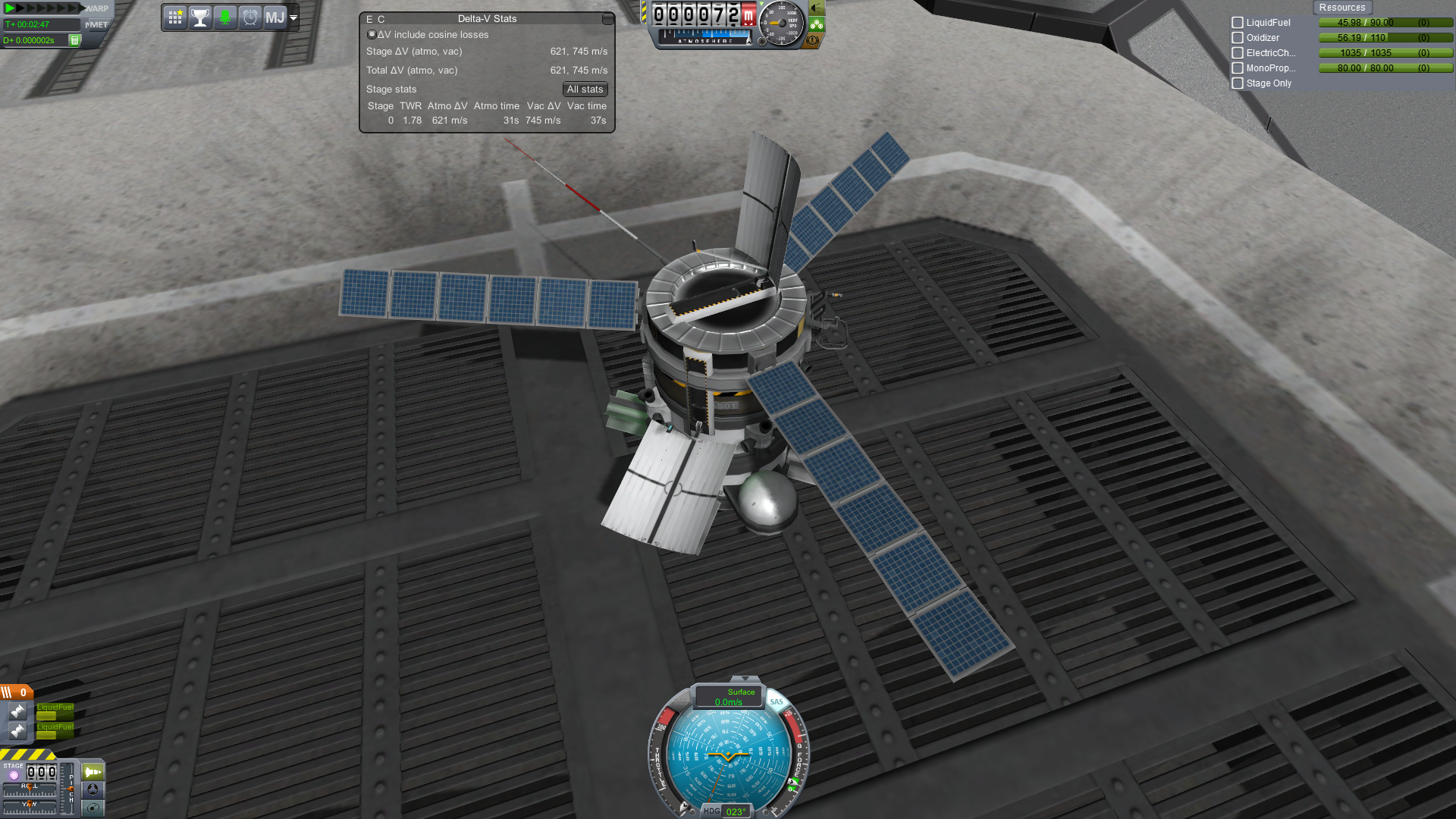The width and height of the screenshot is (1456, 819).
Task: Open the alarm clock toolbar button
Action: [250, 17]
